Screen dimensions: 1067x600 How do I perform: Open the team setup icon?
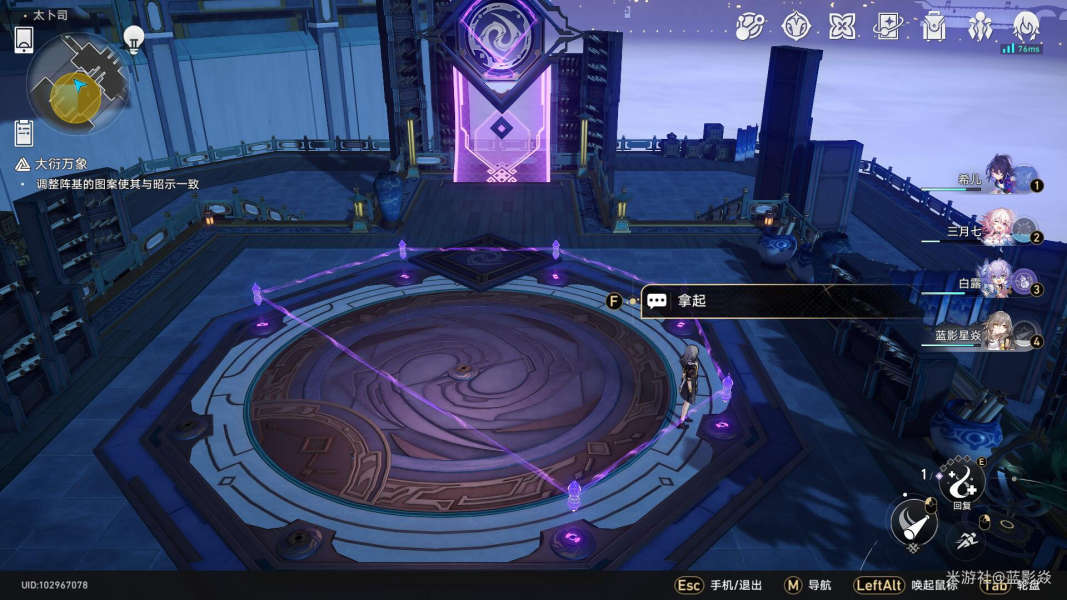tap(980, 26)
